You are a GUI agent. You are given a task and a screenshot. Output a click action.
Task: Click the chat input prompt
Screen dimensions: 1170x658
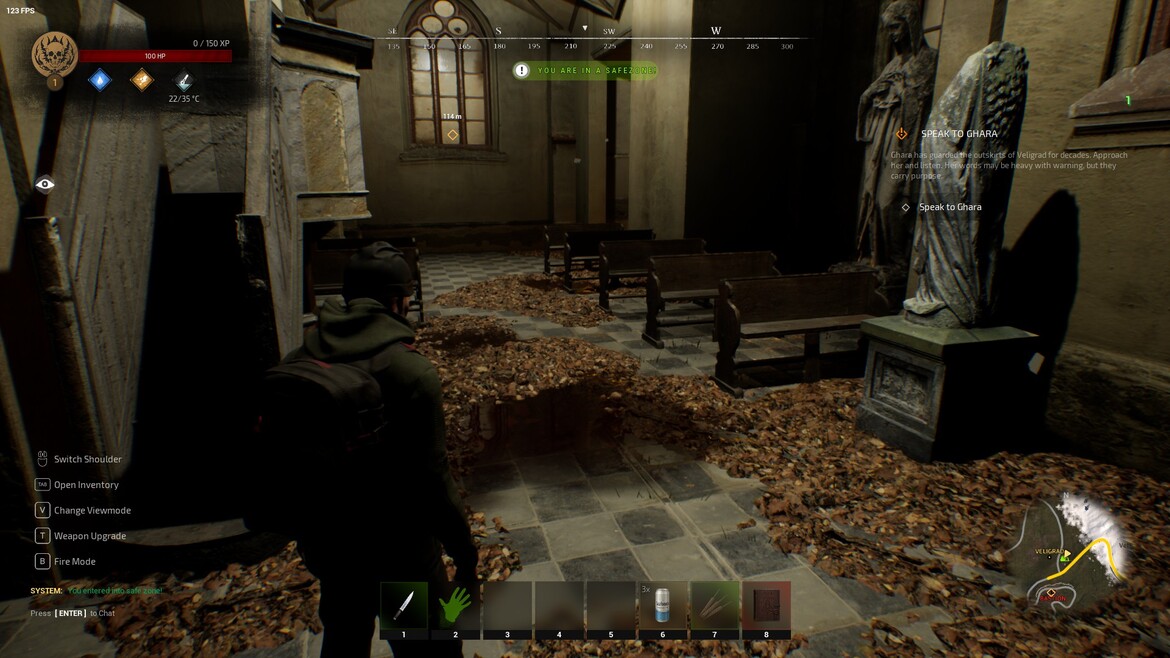coord(72,613)
